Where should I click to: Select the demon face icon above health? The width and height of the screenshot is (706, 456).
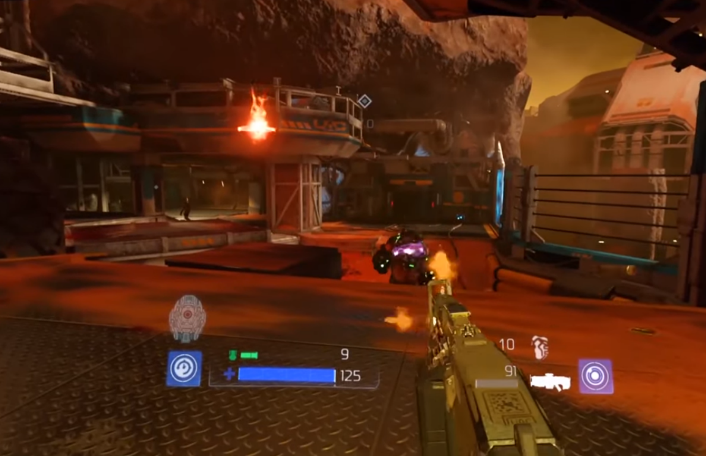(x=187, y=318)
